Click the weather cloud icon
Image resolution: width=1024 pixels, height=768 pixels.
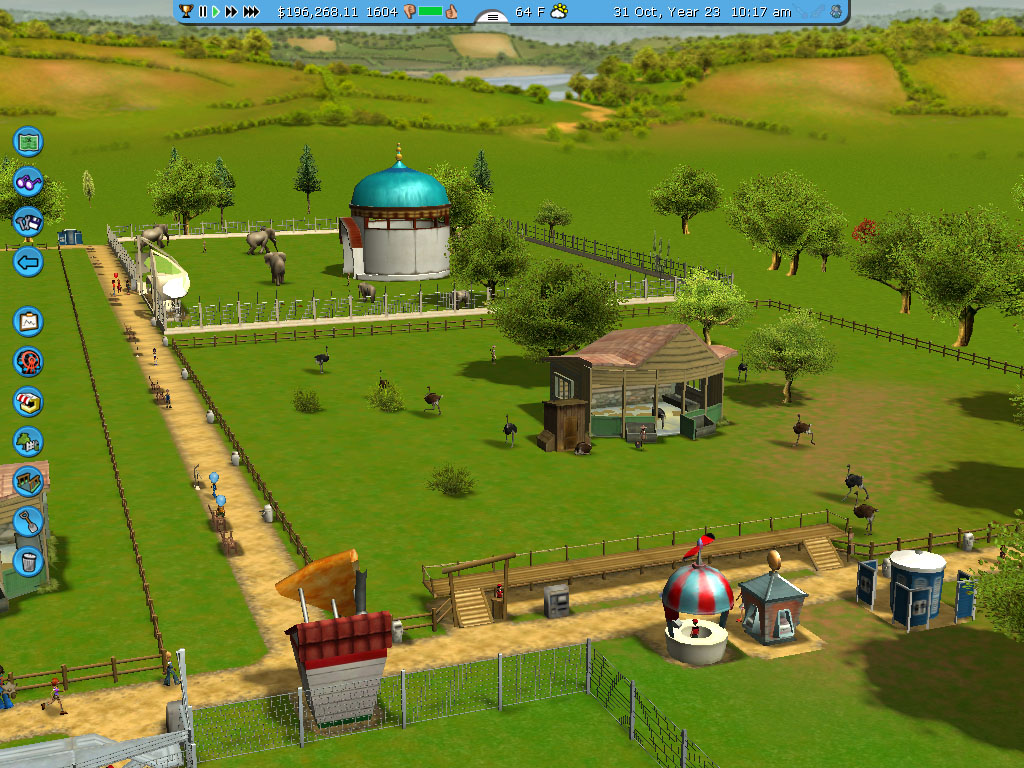point(559,12)
